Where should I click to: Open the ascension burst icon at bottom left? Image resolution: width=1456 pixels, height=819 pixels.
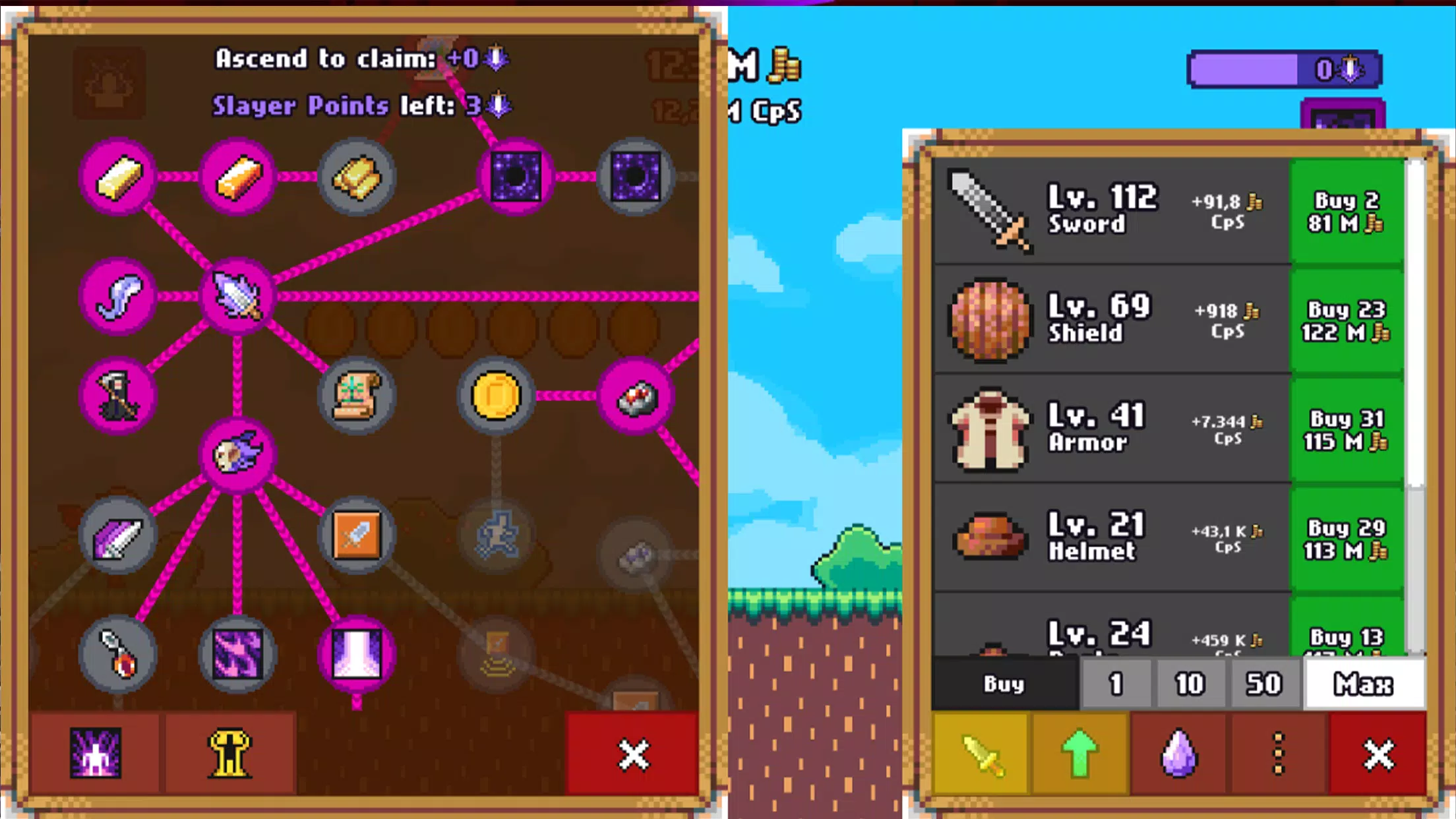pyautogui.click(x=94, y=752)
